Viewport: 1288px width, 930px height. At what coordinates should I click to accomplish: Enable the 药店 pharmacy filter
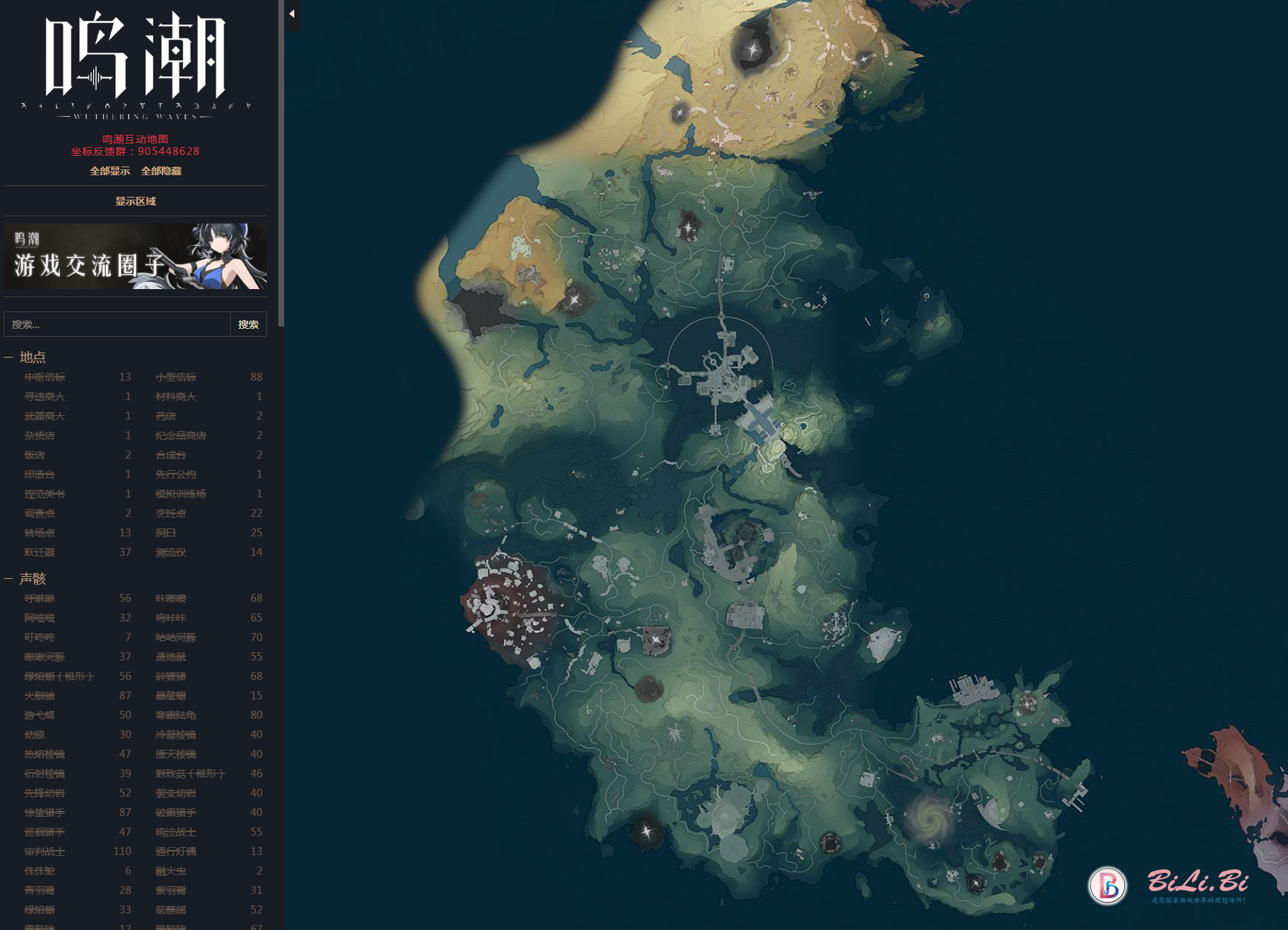[166, 416]
